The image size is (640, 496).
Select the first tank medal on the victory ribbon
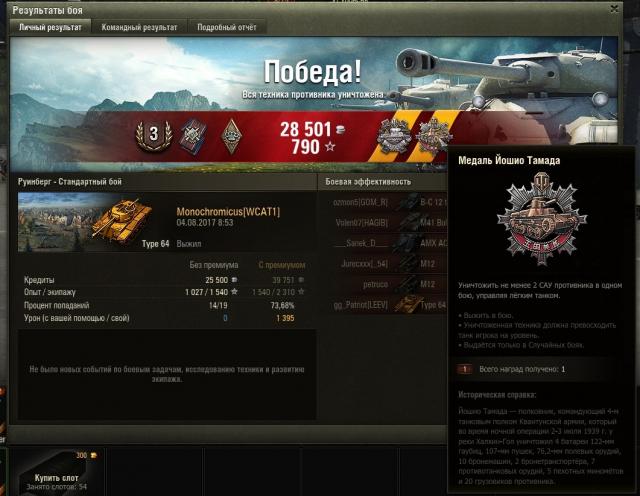coord(395,135)
